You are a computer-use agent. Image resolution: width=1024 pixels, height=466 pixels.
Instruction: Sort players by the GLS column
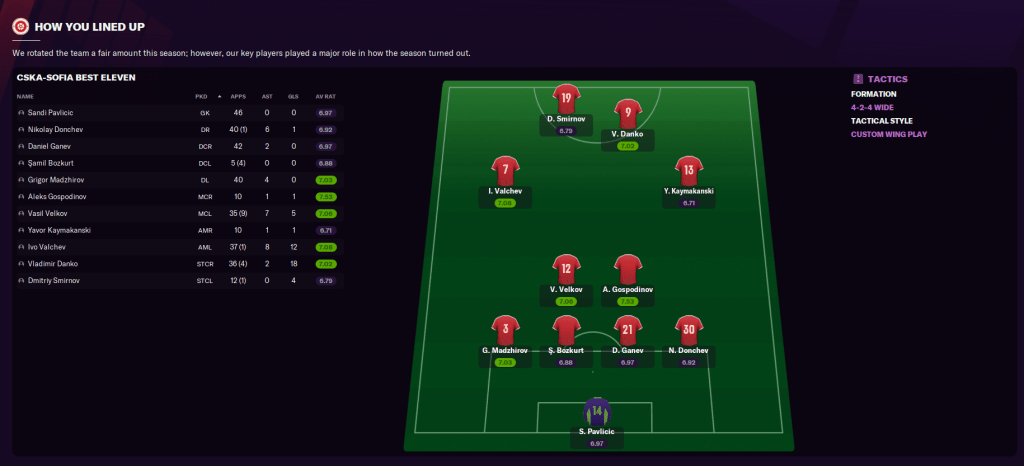pyautogui.click(x=293, y=96)
